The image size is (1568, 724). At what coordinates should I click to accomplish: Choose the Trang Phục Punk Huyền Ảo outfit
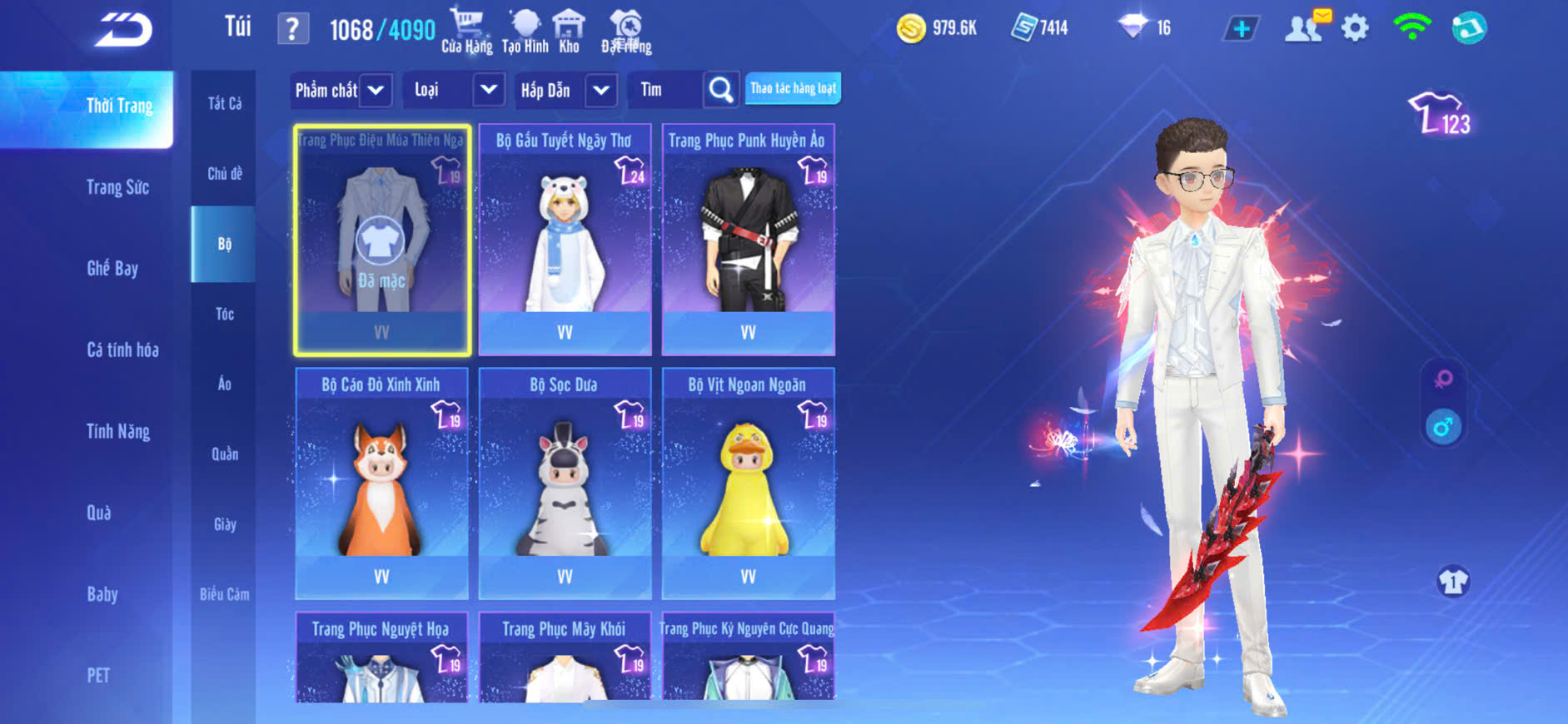748,240
